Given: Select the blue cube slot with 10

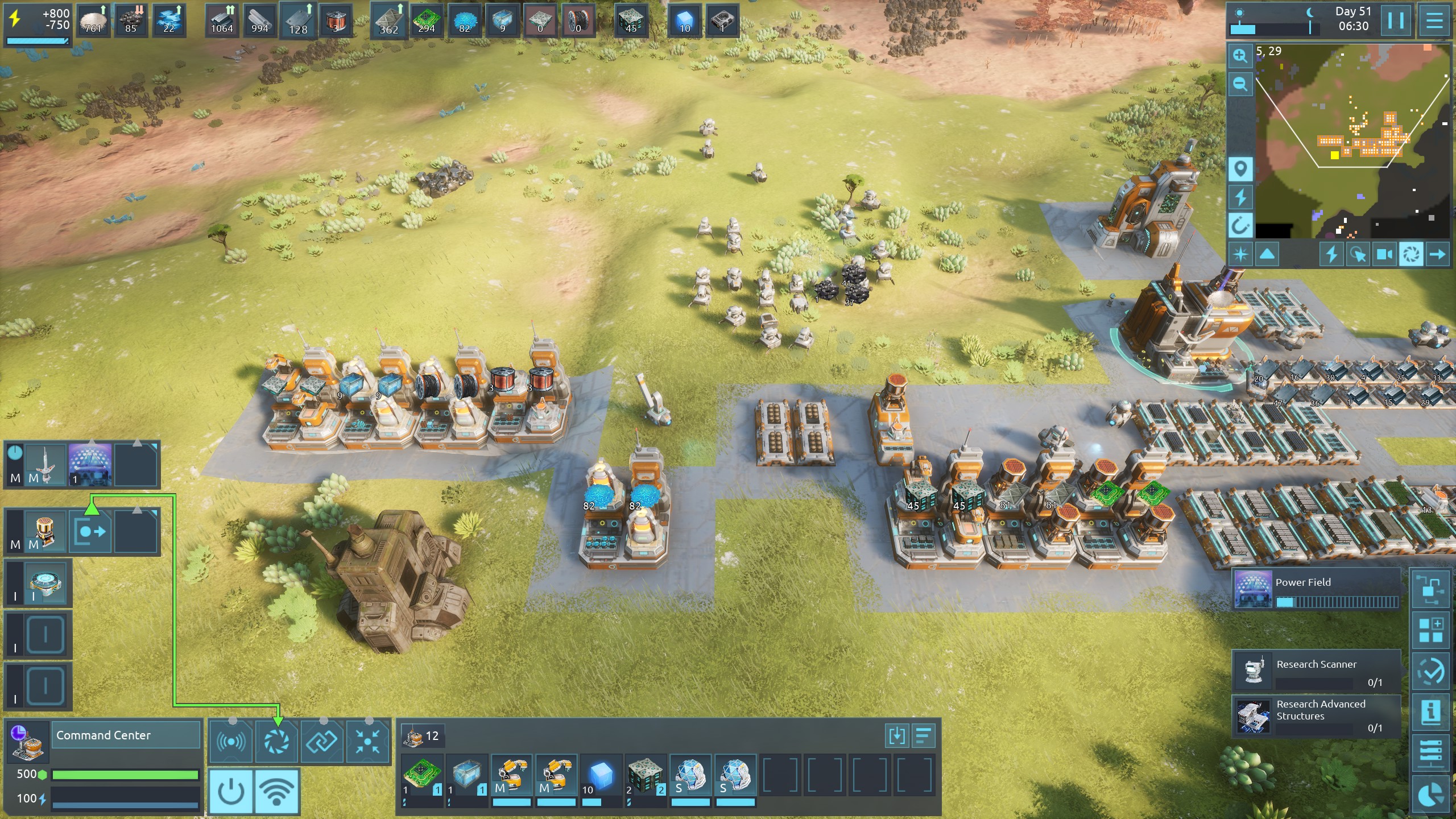Looking at the screenshot, I should 601,775.
